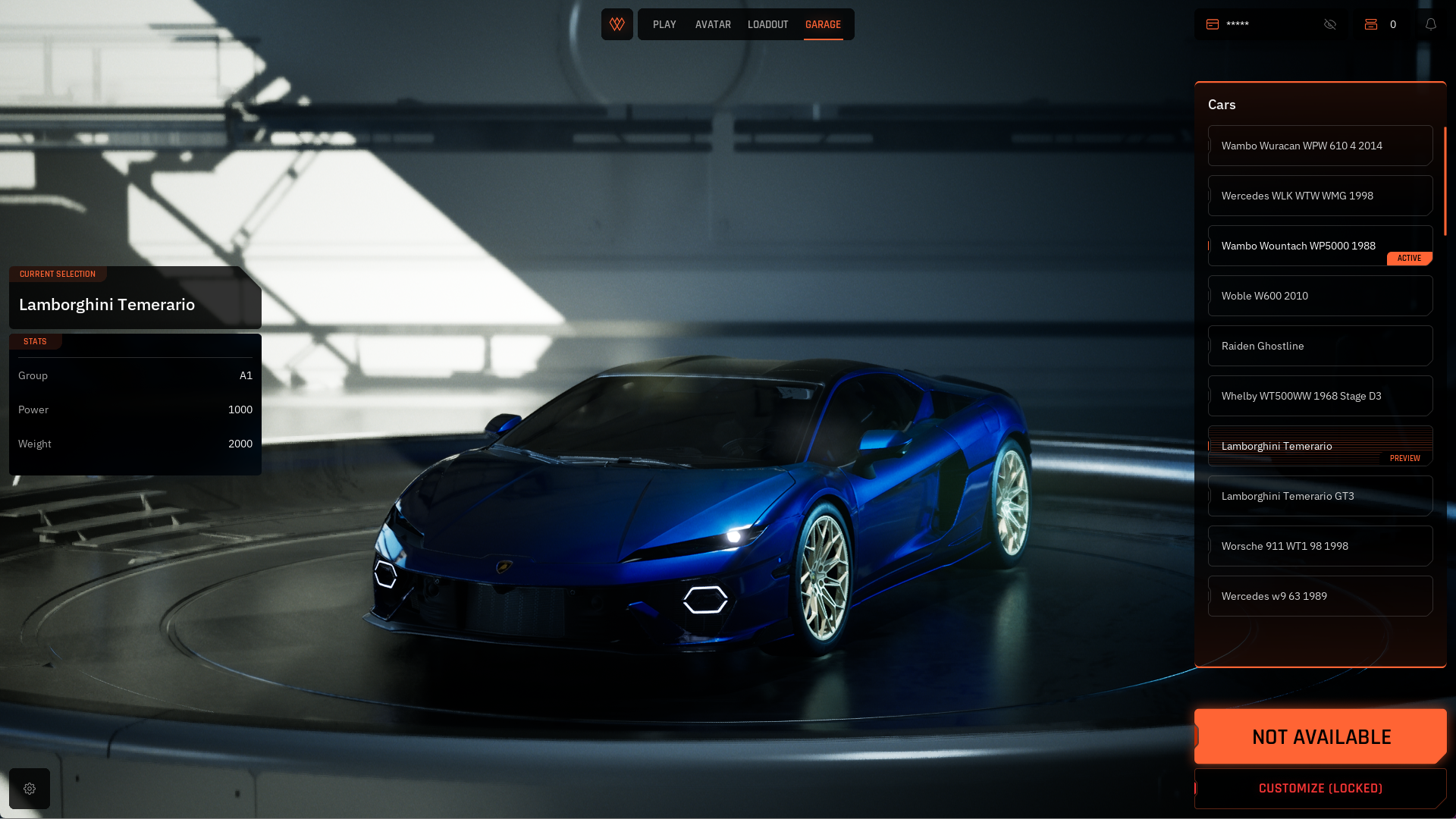Image resolution: width=1456 pixels, height=819 pixels.
Task: Choose Whelby WT500WW 1968 Stage D3
Action: pos(1319,396)
